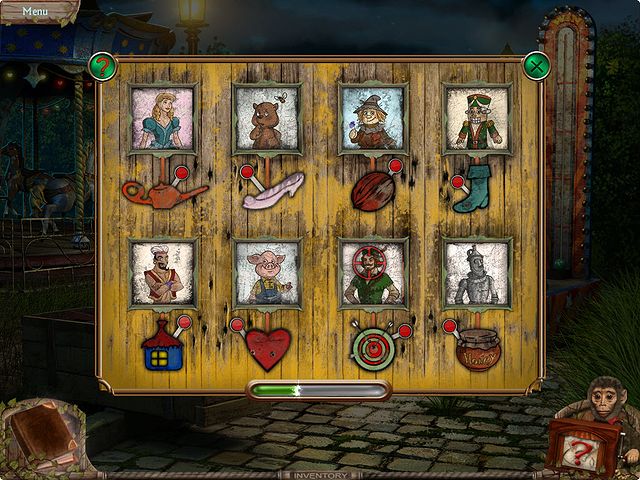Choose the scarecrow portrait tile
Screen dimensions: 640x480
(372, 119)
